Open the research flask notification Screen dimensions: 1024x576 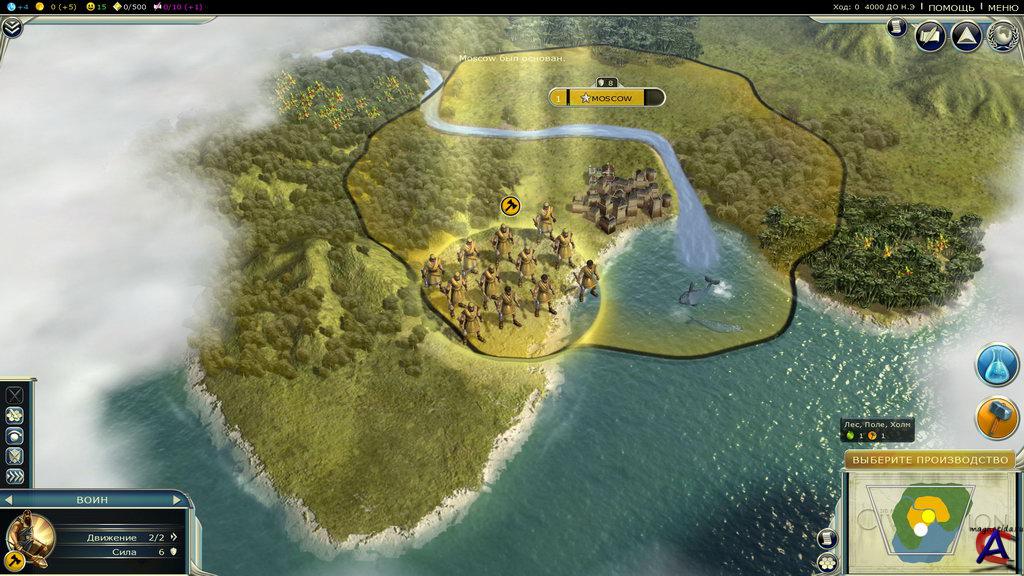tap(996, 365)
